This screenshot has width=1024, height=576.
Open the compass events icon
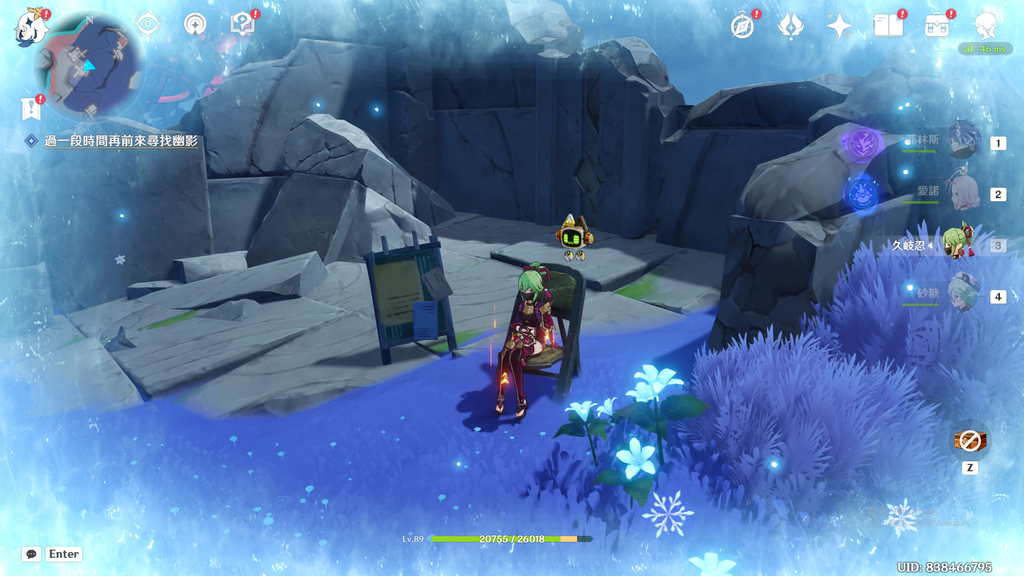click(742, 26)
